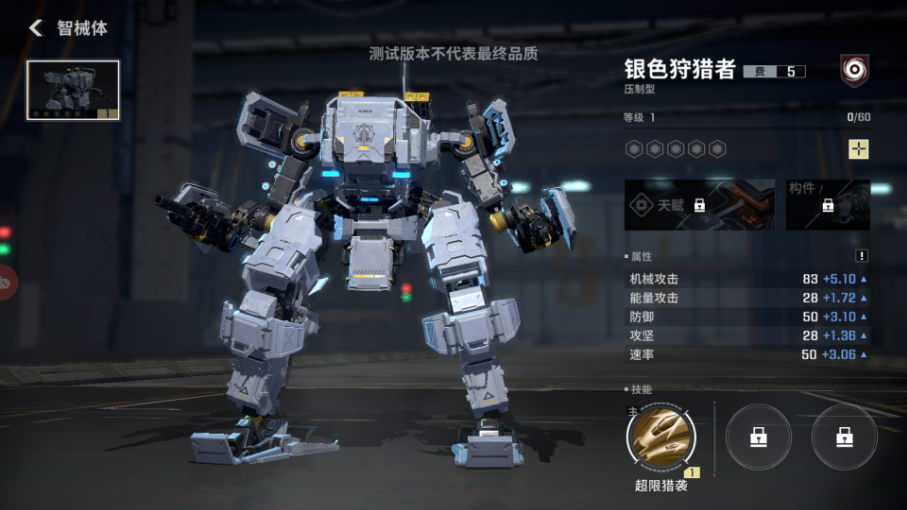
Task: Show attribute details via the exclamation icon
Action: [x=862, y=256]
